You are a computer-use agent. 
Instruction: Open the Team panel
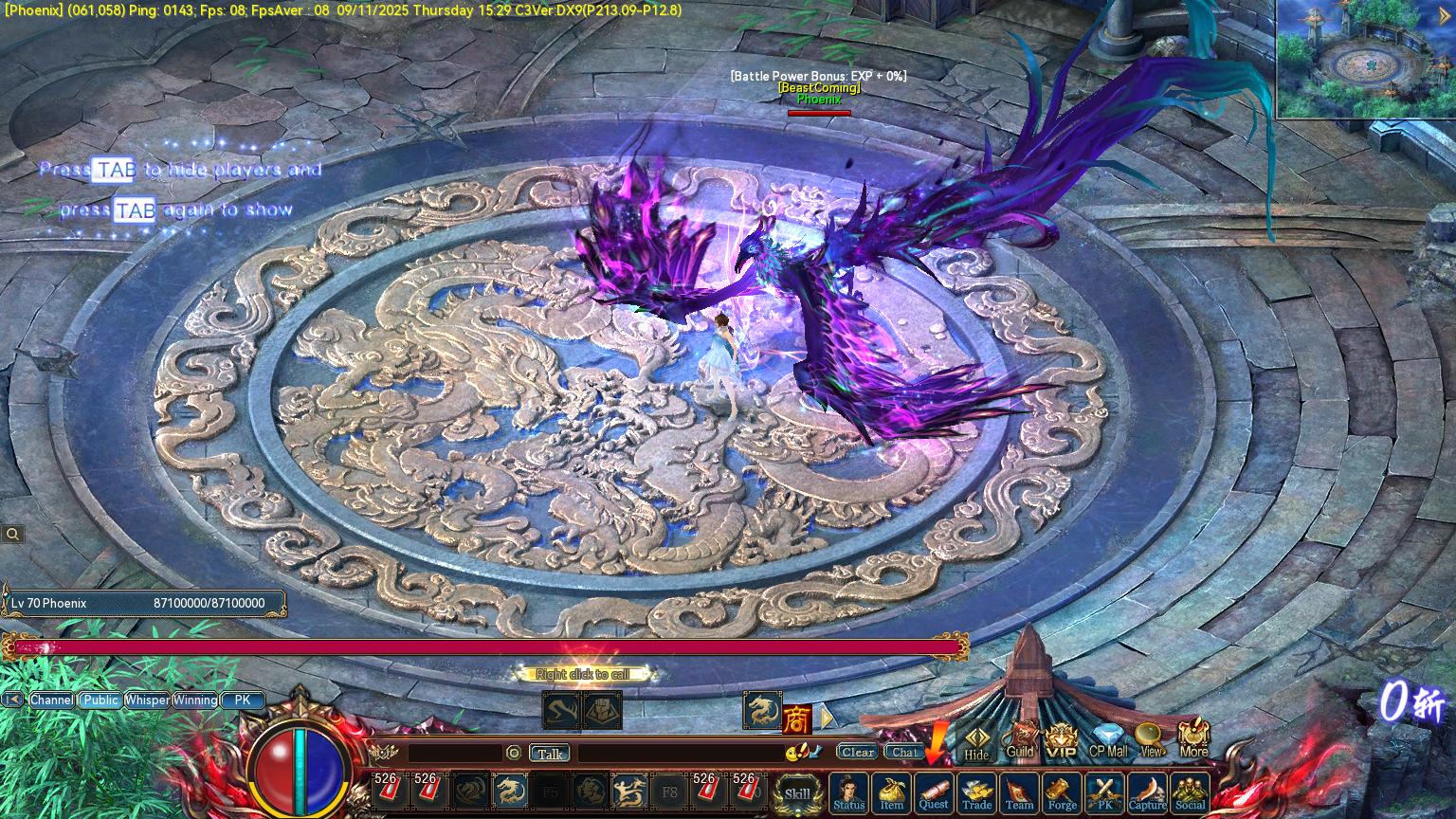(1019, 792)
